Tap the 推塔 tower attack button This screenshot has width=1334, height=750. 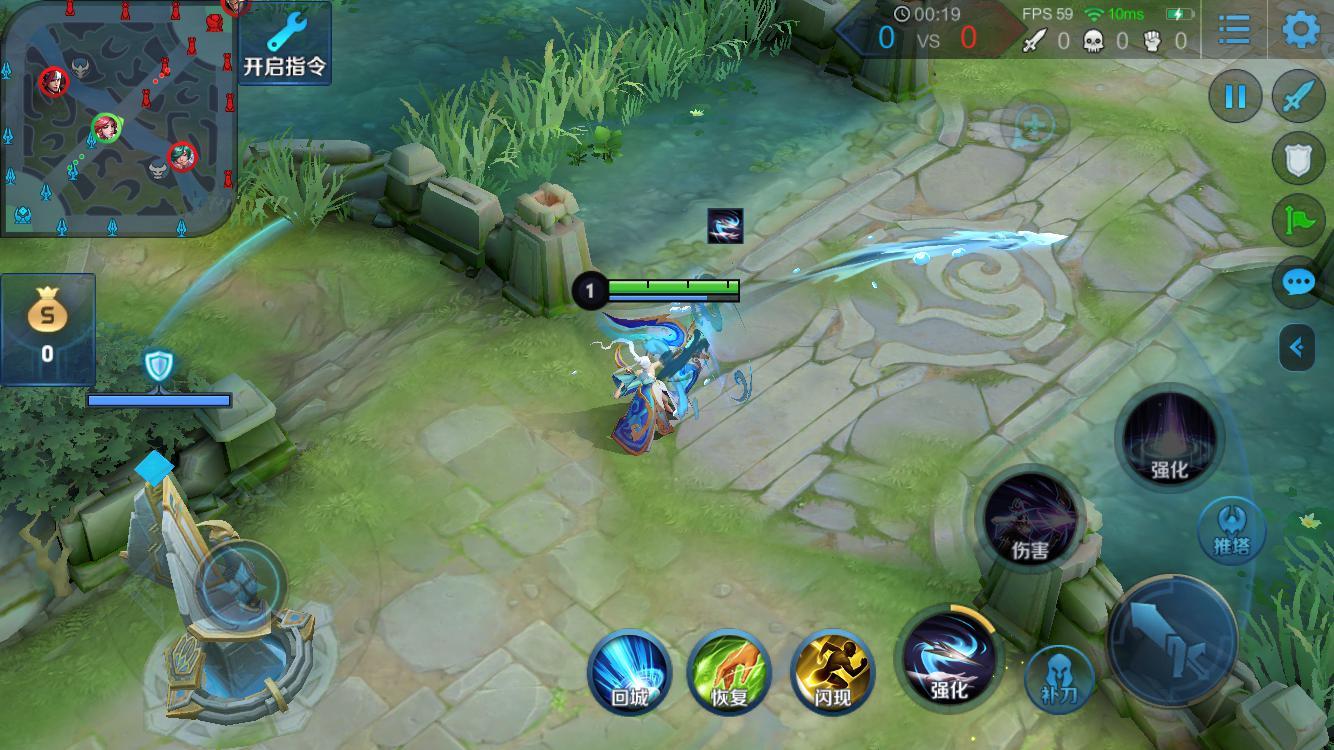coord(1232,530)
